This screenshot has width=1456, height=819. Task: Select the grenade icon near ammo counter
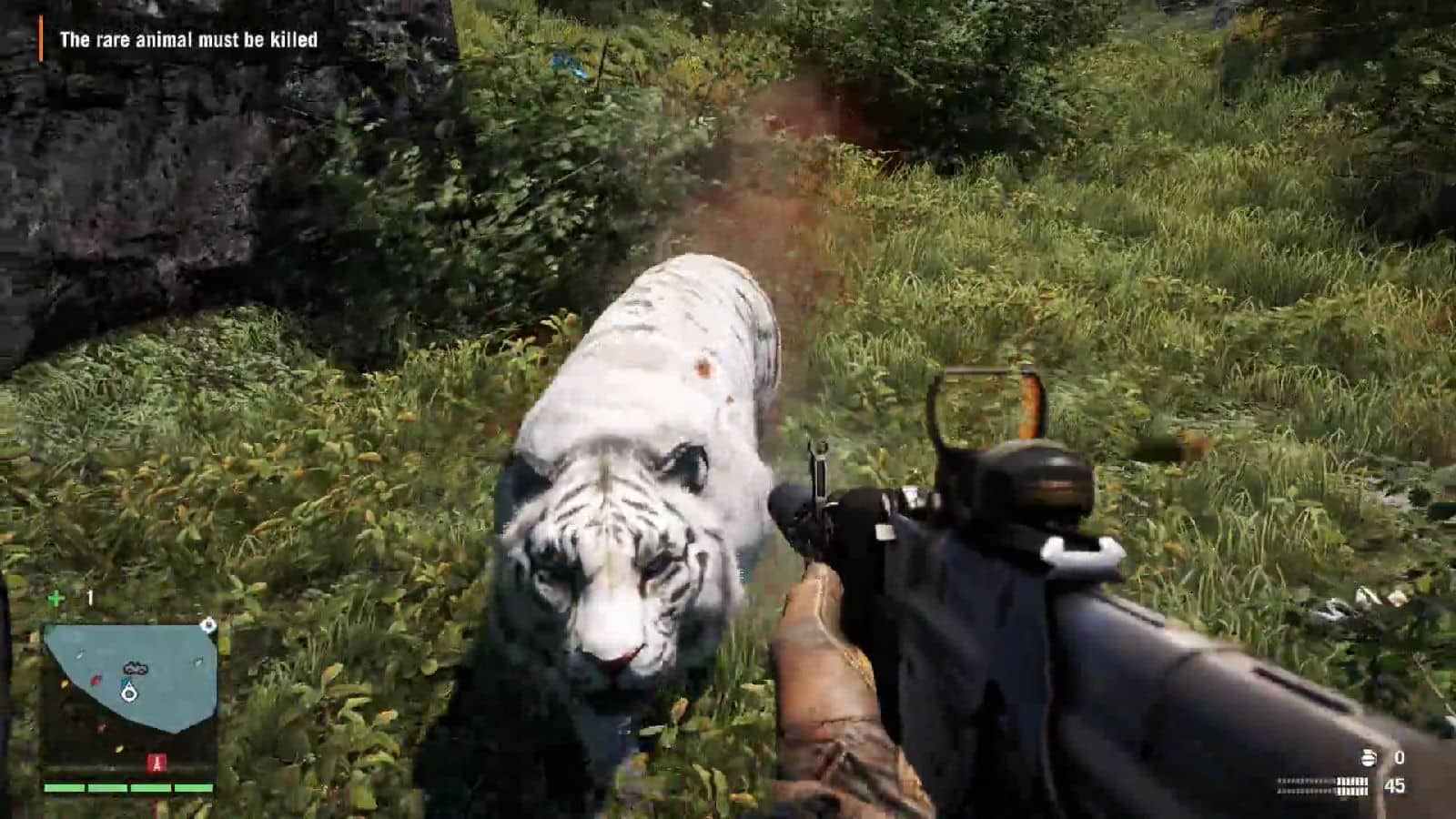click(x=1369, y=758)
